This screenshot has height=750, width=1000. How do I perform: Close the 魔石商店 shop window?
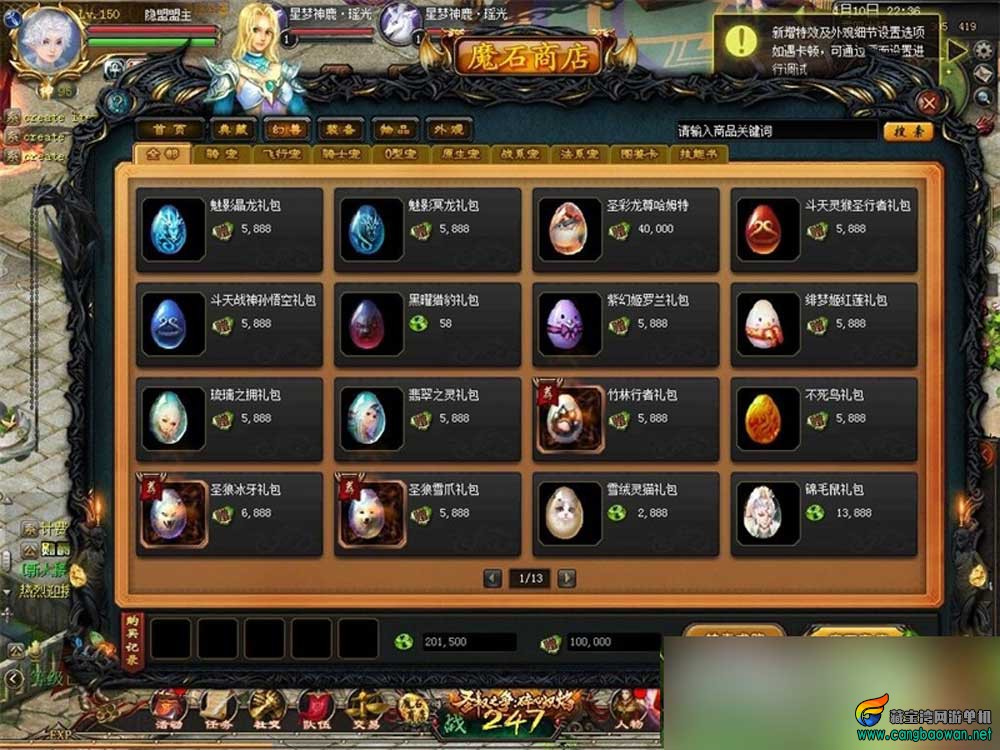(x=930, y=103)
